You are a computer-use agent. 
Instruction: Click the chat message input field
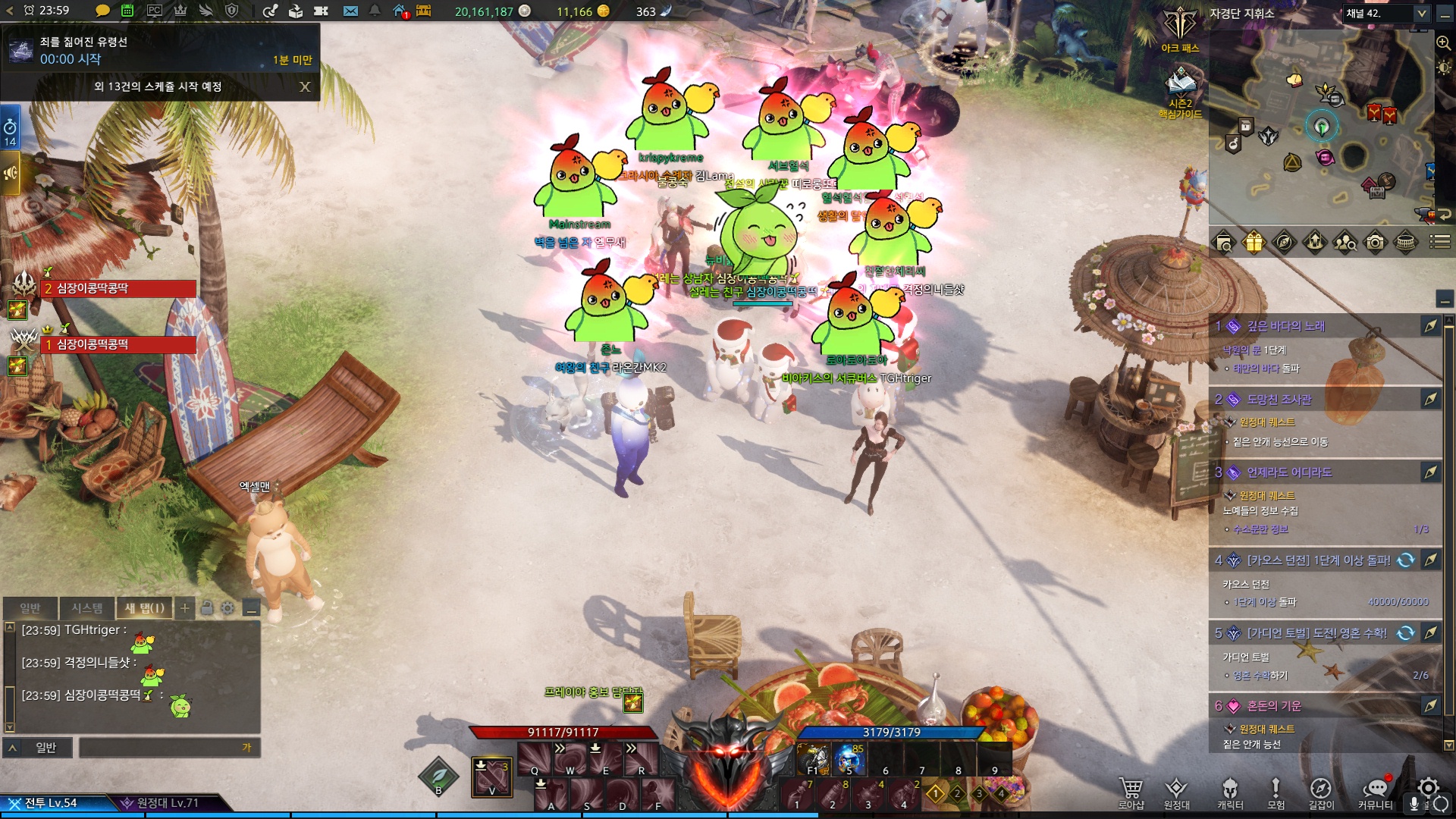click(168, 748)
